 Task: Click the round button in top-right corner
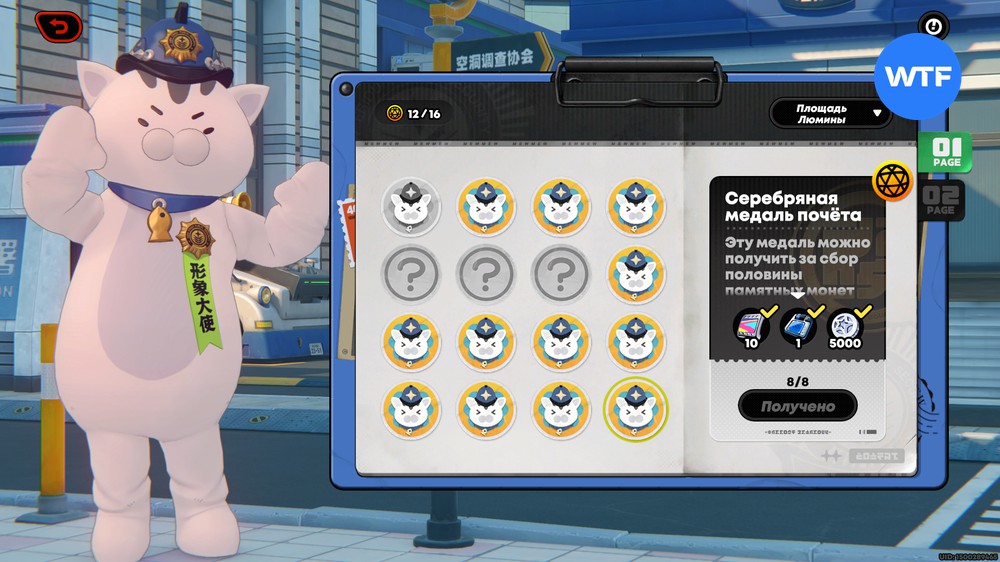click(x=934, y=27)
